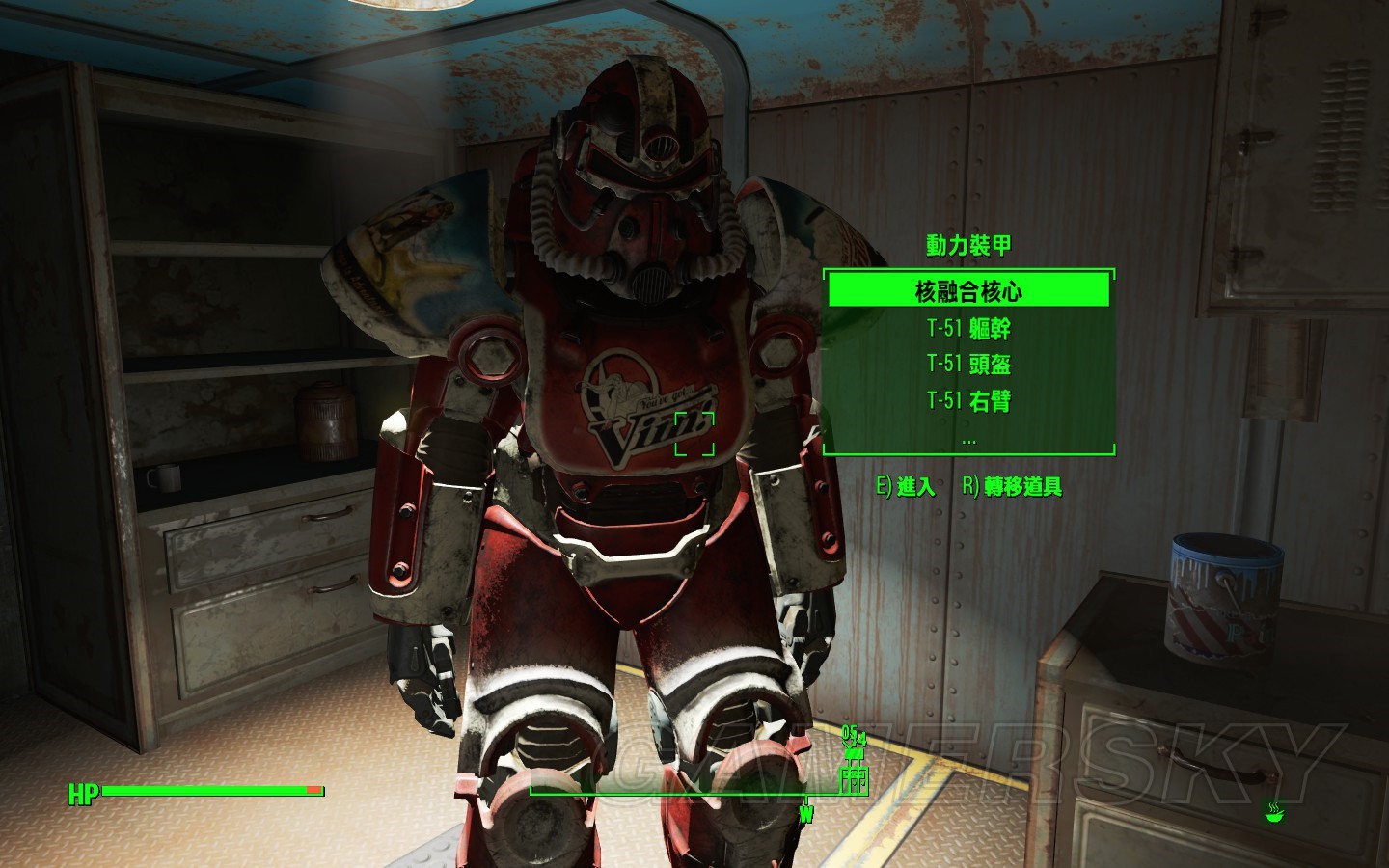Take the T-51 軀幹 armor piece
The image size is (1389, 868).
[968, 329]
